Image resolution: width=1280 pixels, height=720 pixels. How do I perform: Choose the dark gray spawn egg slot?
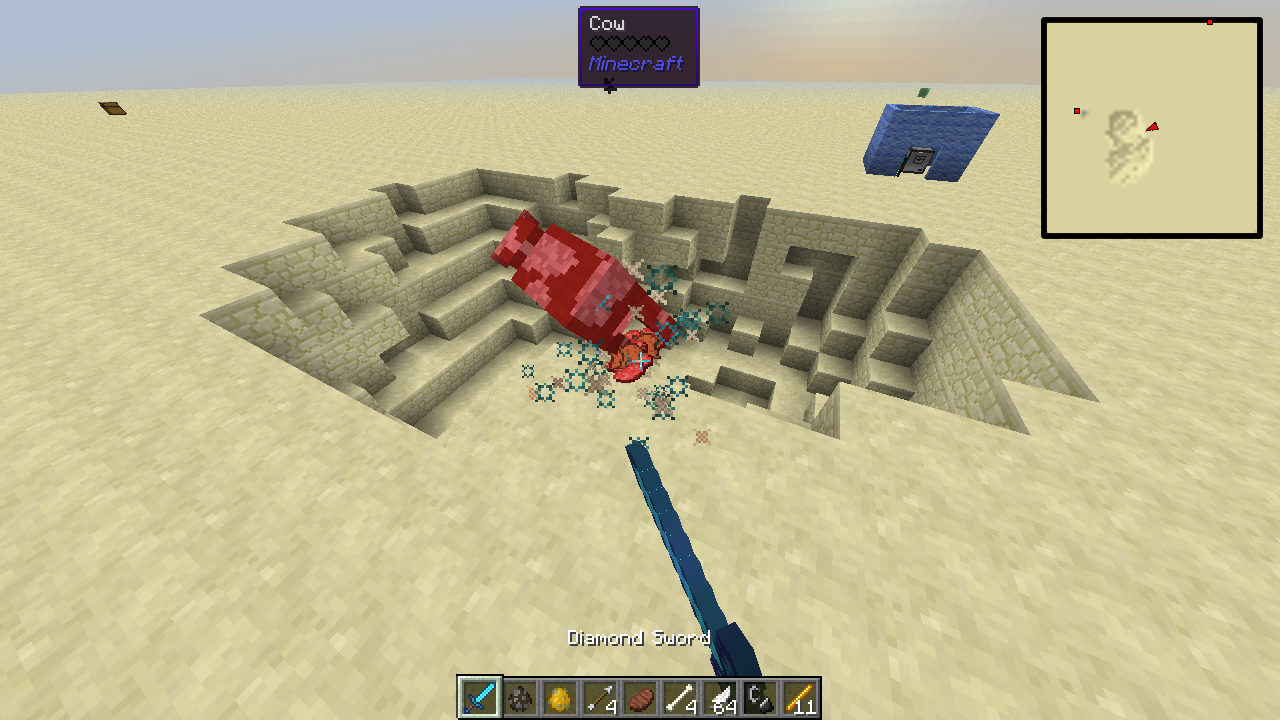[x=520, y=698]
